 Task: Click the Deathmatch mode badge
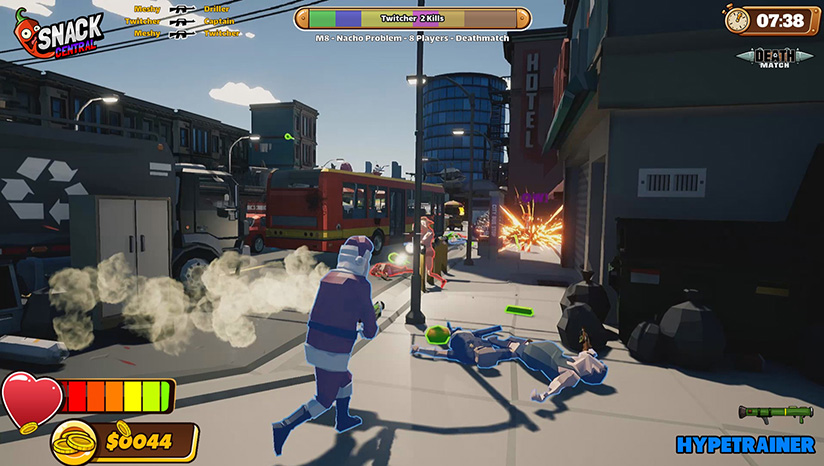(x=776, y=58)
